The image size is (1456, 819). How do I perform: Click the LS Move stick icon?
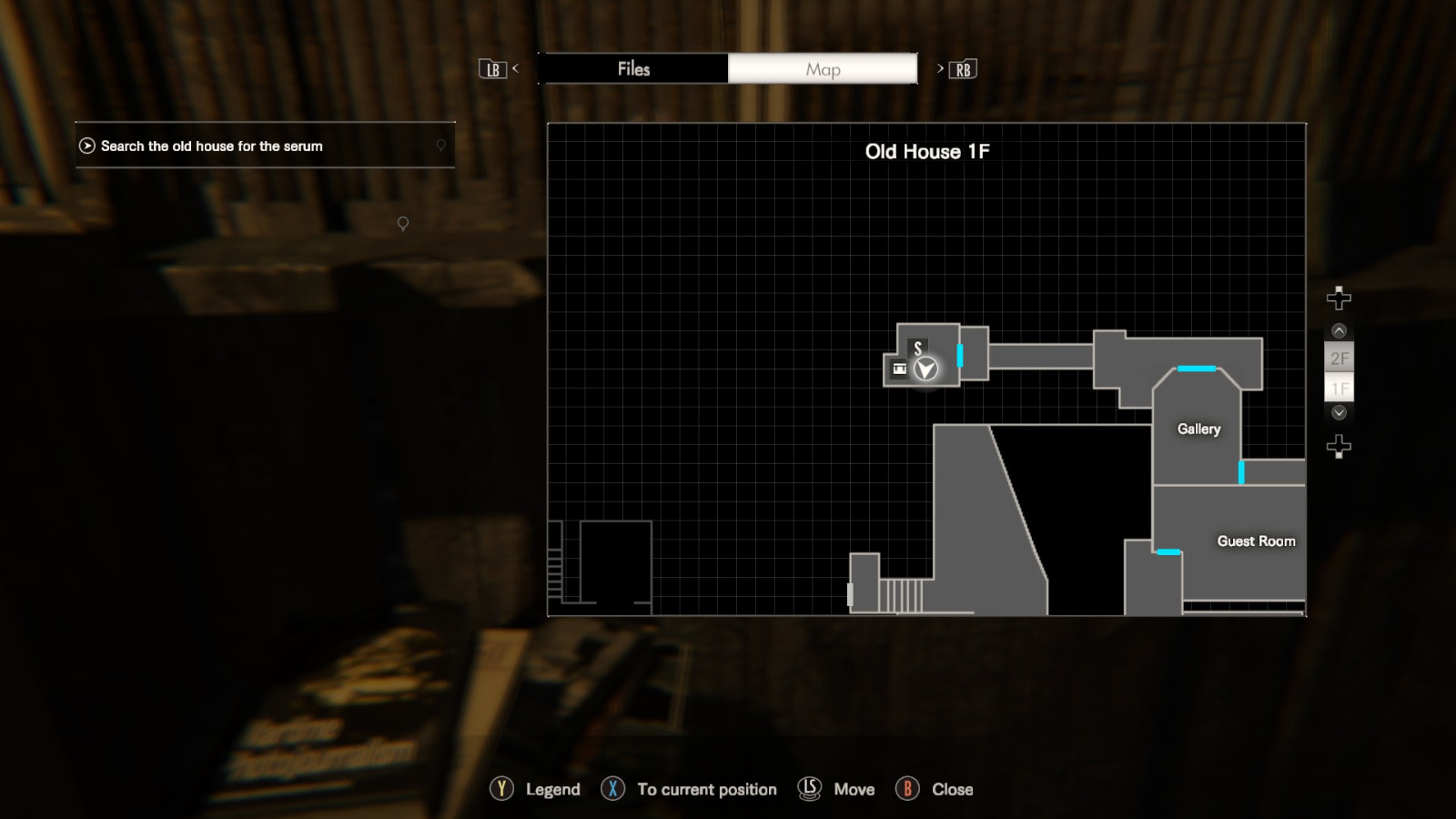click(810, 789)
